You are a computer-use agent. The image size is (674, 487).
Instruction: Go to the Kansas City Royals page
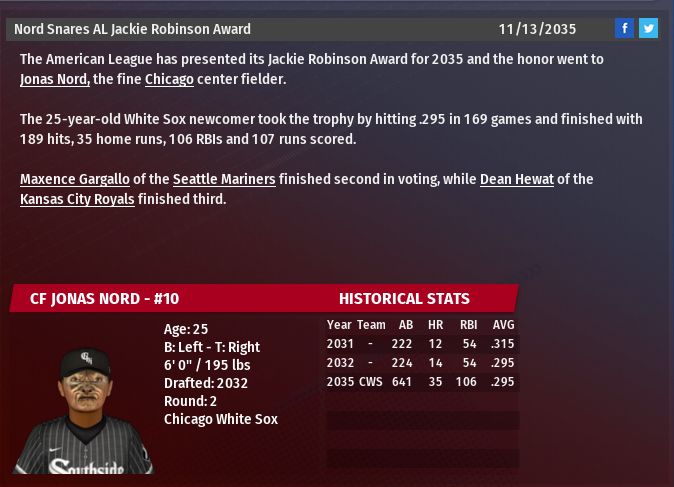pos(76,199)
